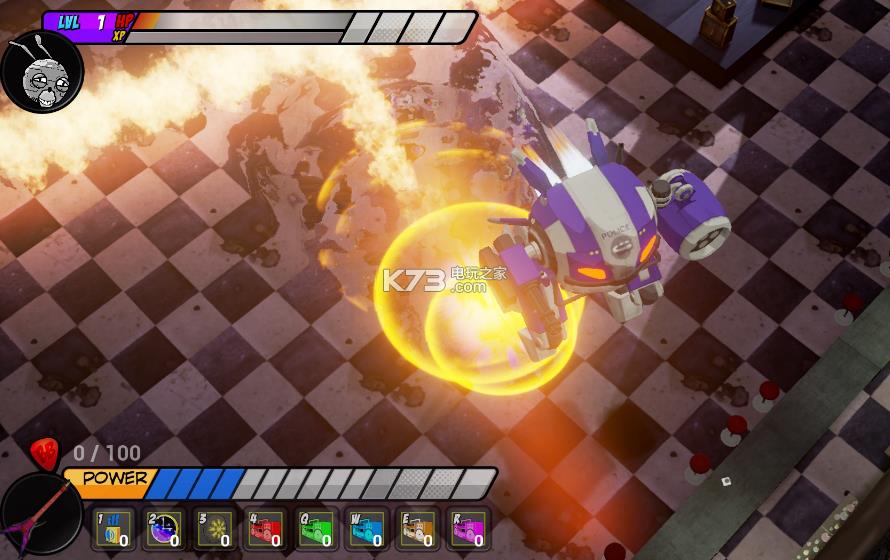This screenshot has width=890, height=560.
Task: Click the alien character portrait
Action: 41,71
